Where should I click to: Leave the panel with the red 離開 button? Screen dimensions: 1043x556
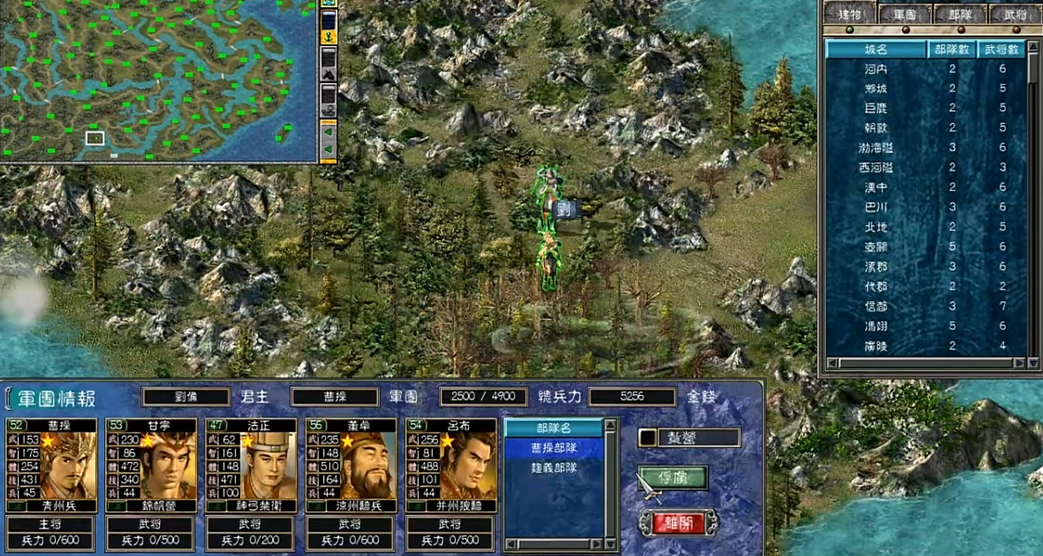pyautogui.click(x=678, y=523)
